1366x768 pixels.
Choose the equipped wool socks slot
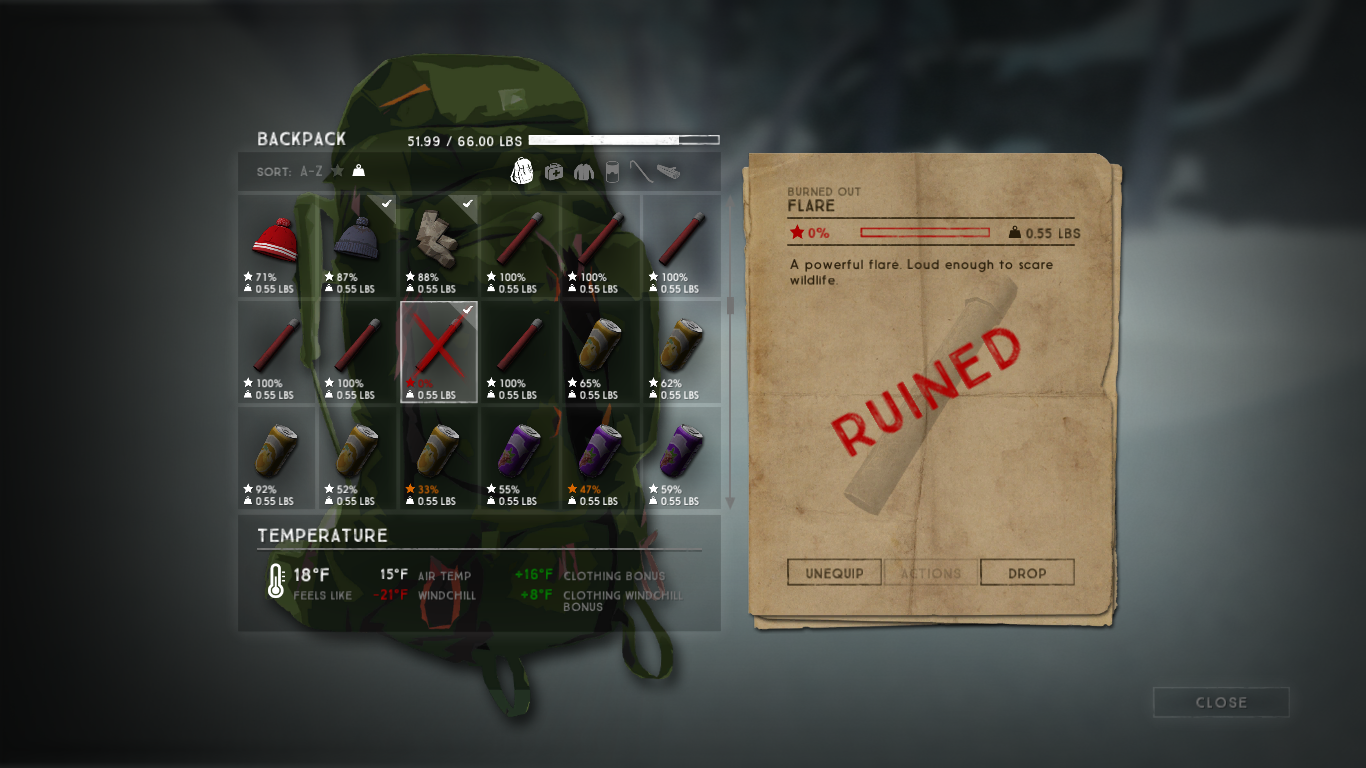click(439, 244)
